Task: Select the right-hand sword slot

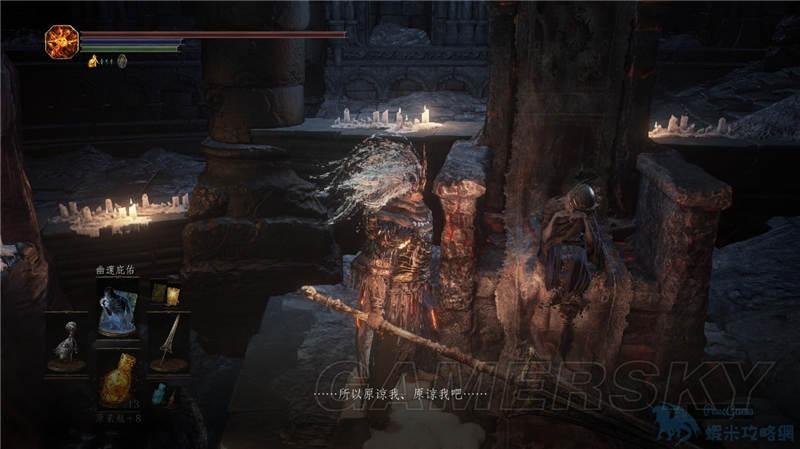Action: pyautogui.click(x=168, y=342)
